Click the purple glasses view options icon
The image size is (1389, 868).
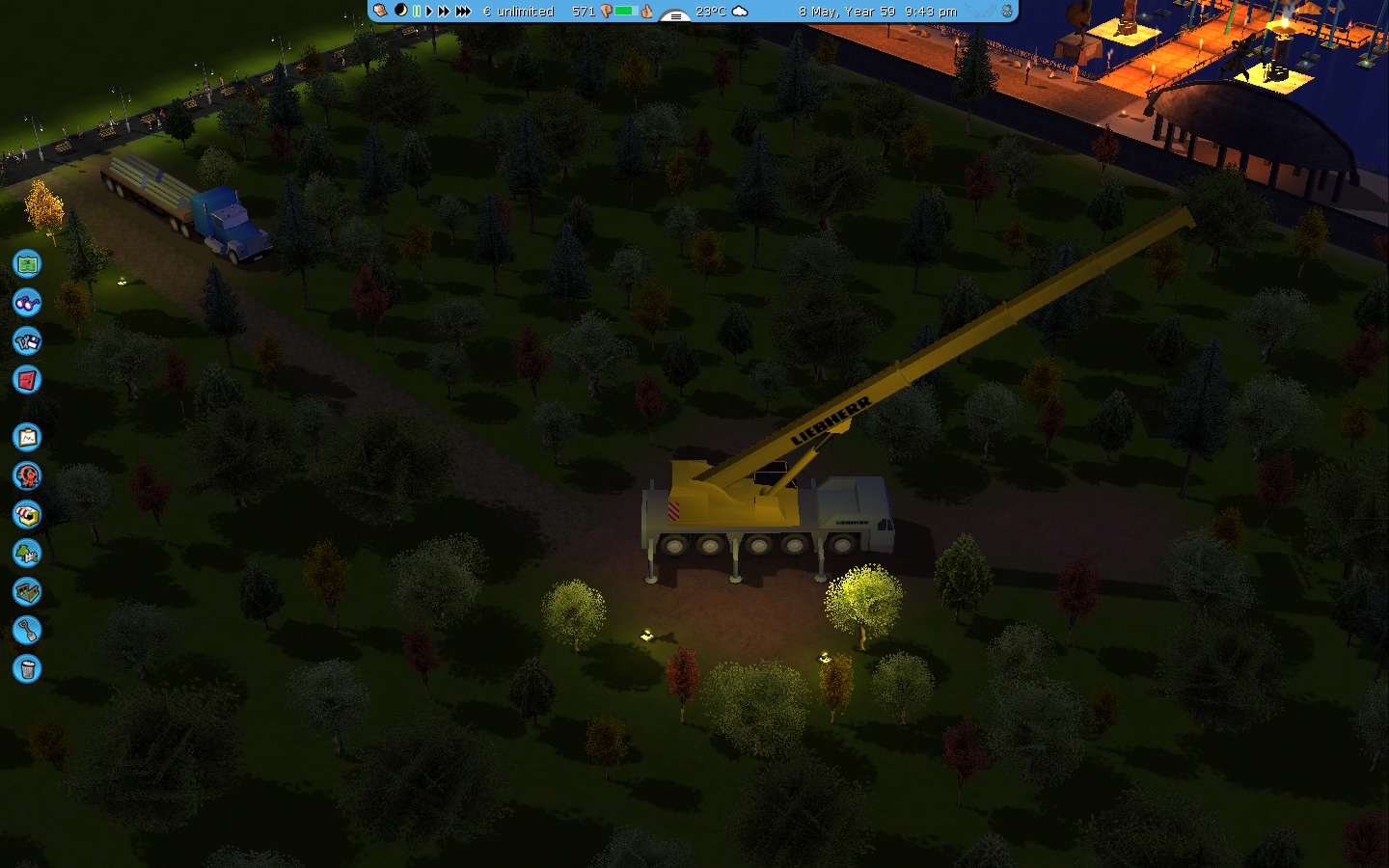tap(27, 302)
